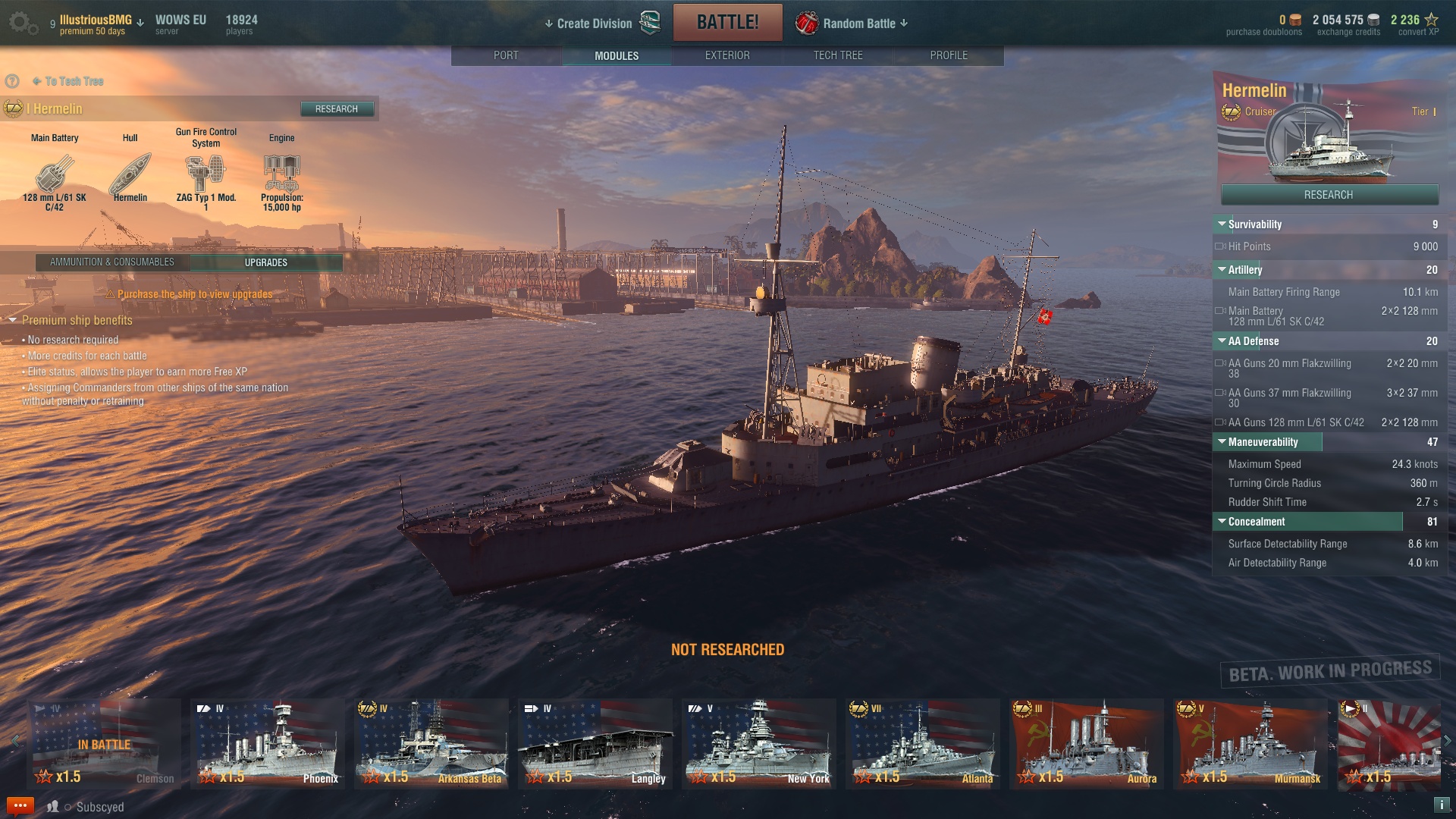Open the orange chat button
The image size is (1456, 819).
point(20,805)
